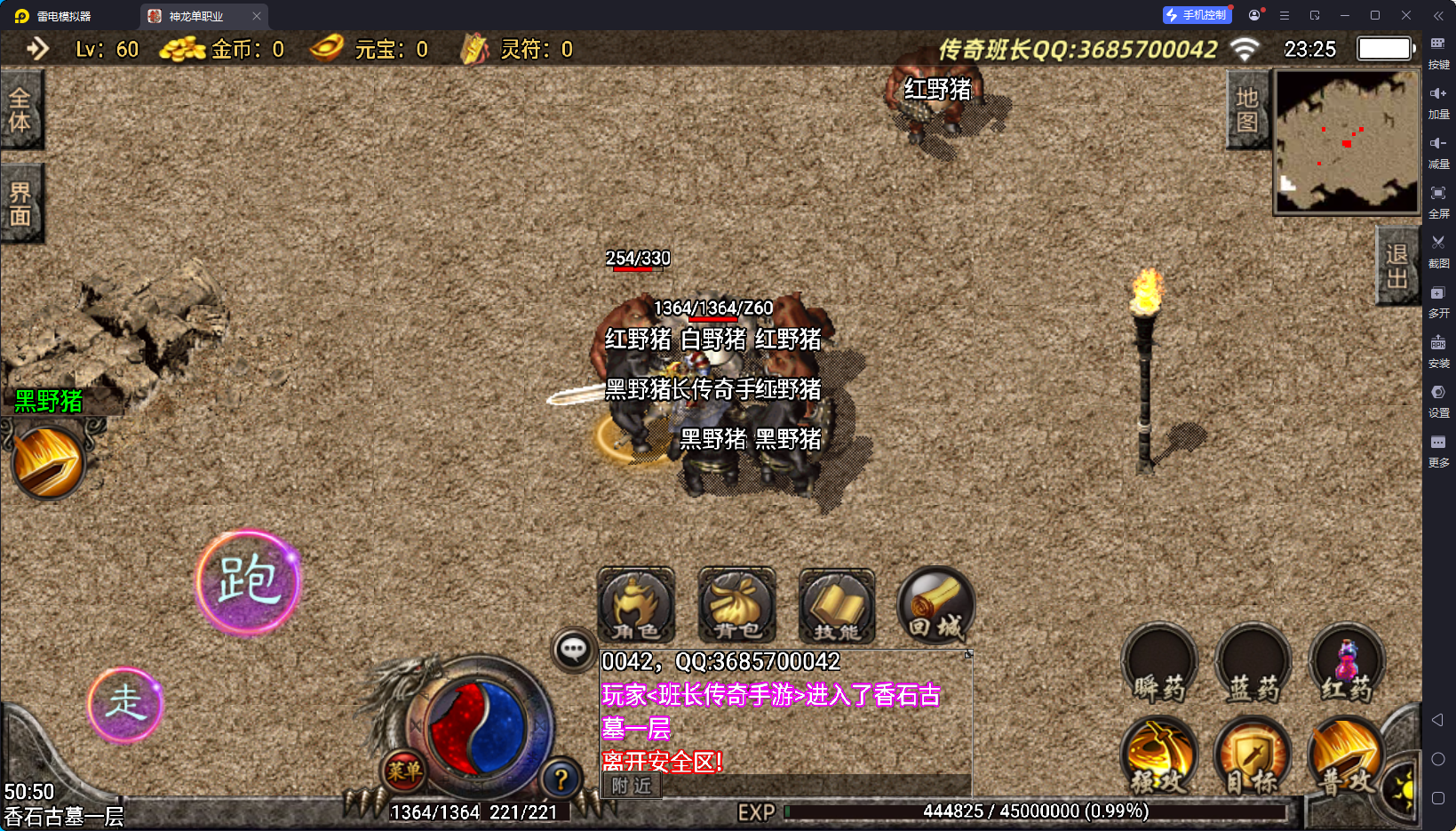Toggle the 跑 run mode button

coord(248,582)
